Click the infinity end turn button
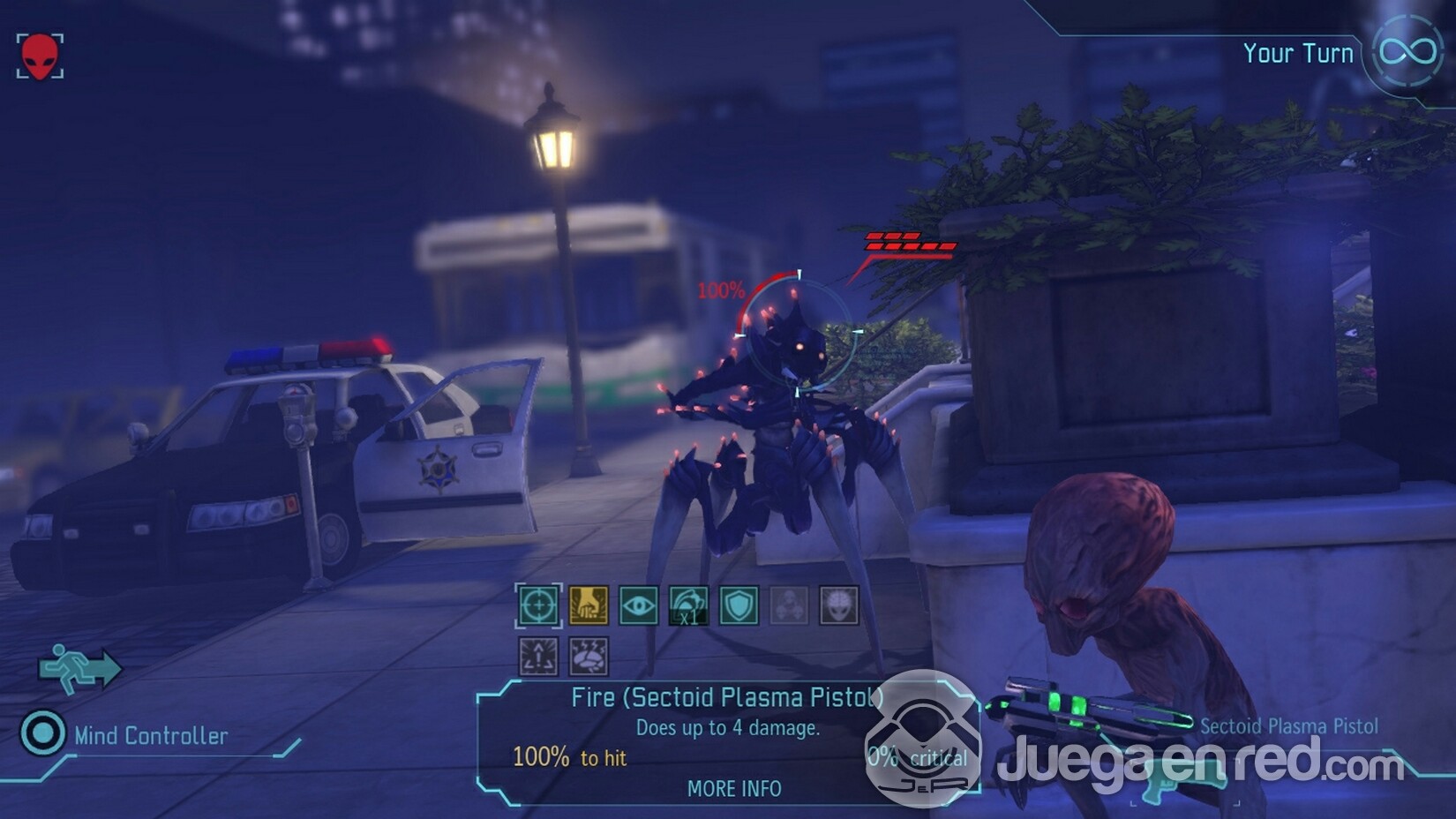The image size is (1456, 819). (x=1407, y=51)
